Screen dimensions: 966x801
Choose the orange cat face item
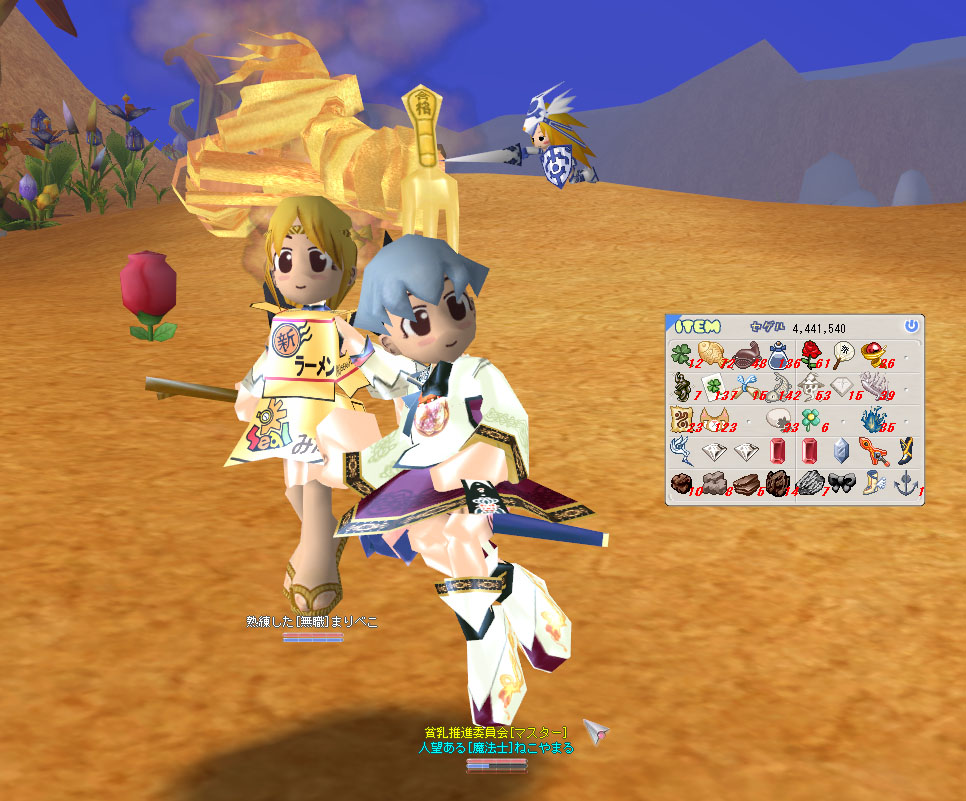tap(714, 419)
